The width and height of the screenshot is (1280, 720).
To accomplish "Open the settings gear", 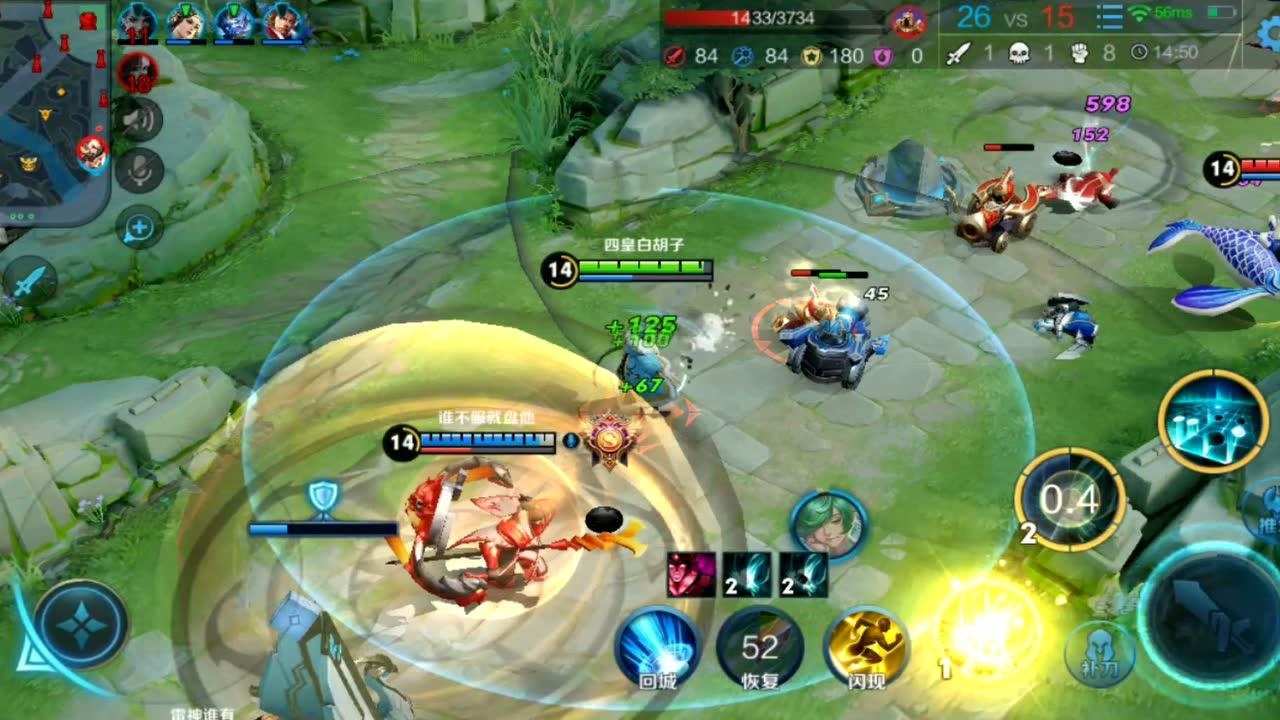I will click(1268, 30).
